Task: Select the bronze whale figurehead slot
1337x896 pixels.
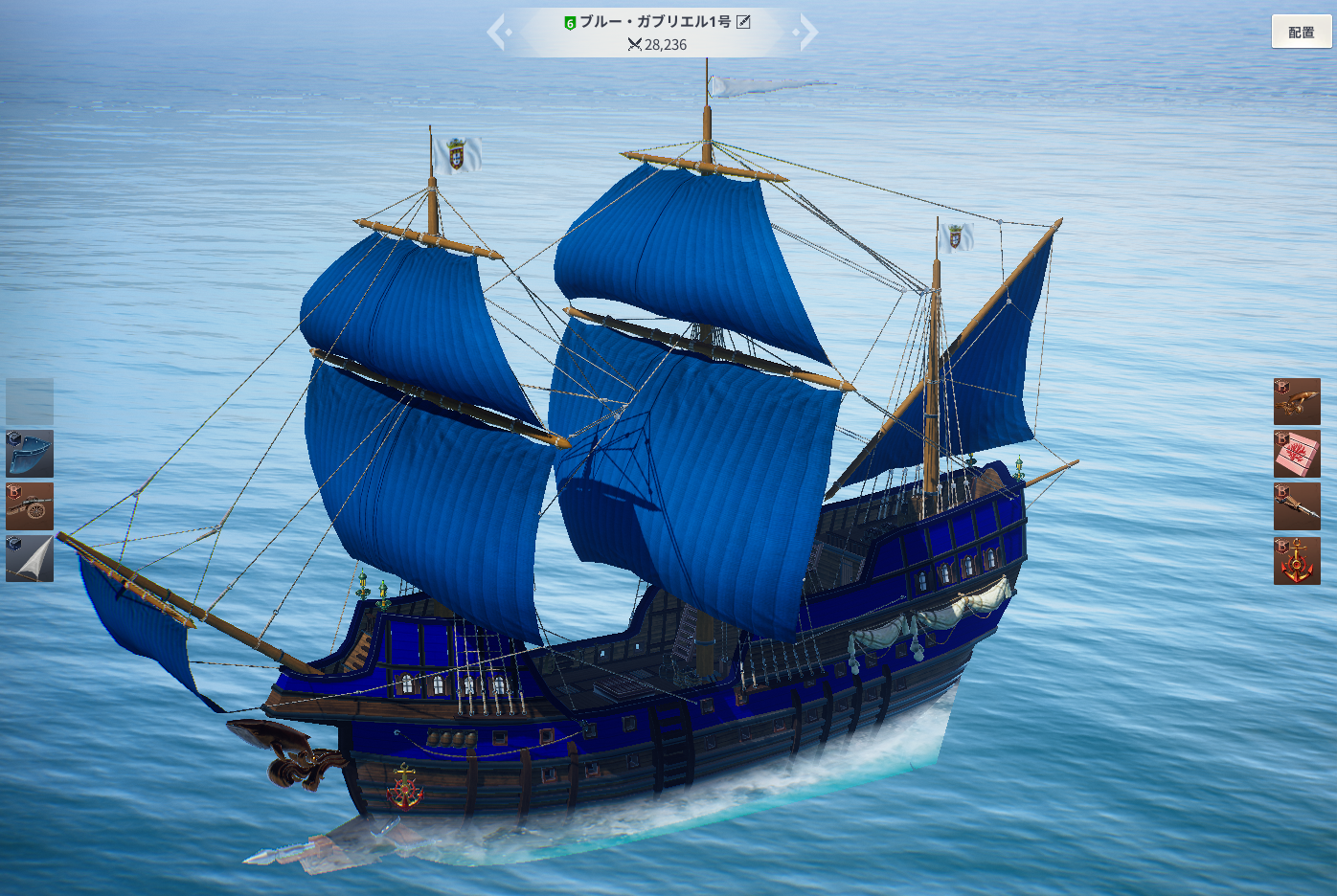Action: click(1297, 402)
